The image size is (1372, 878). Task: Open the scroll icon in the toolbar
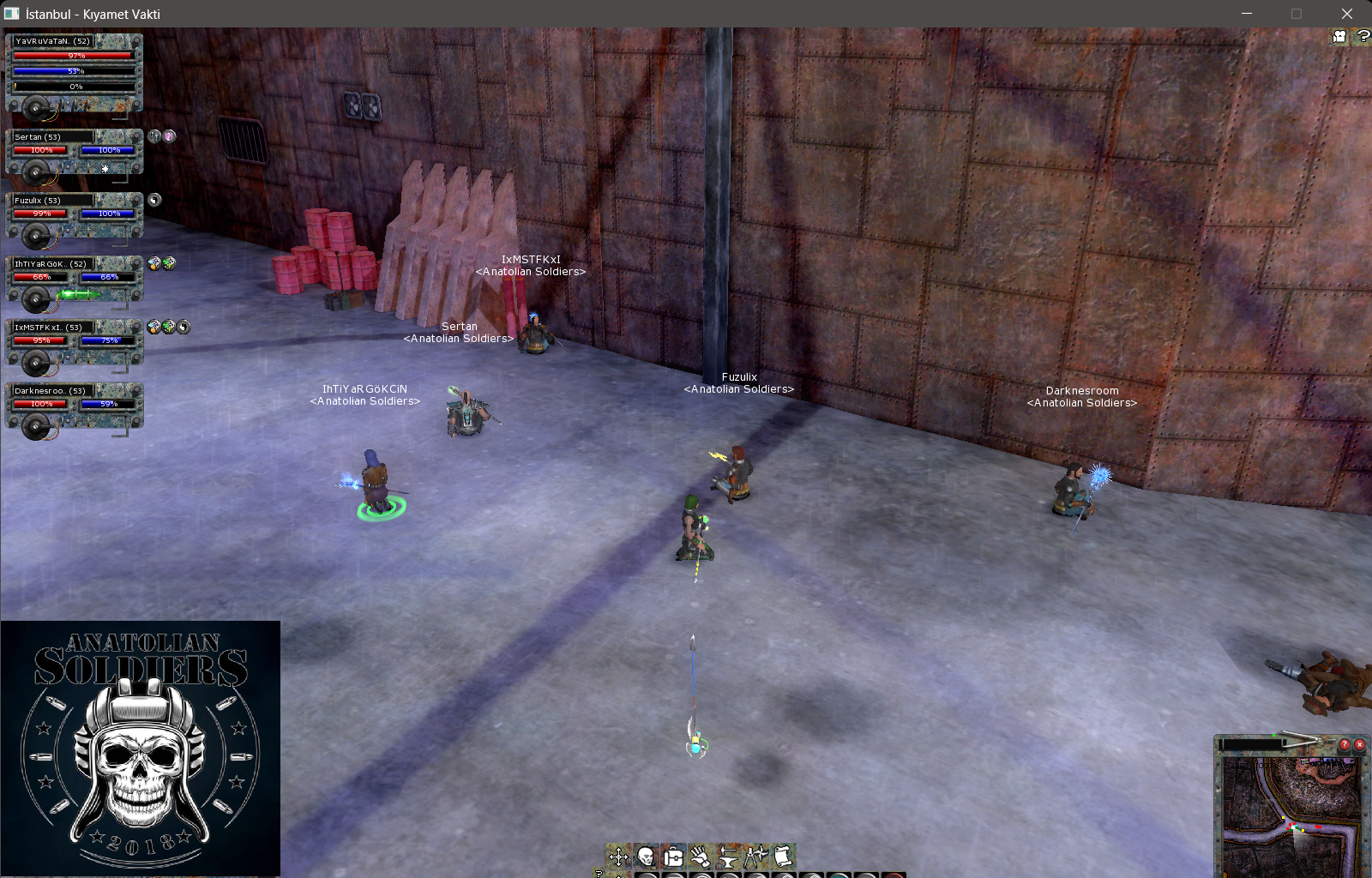[783, 856]
